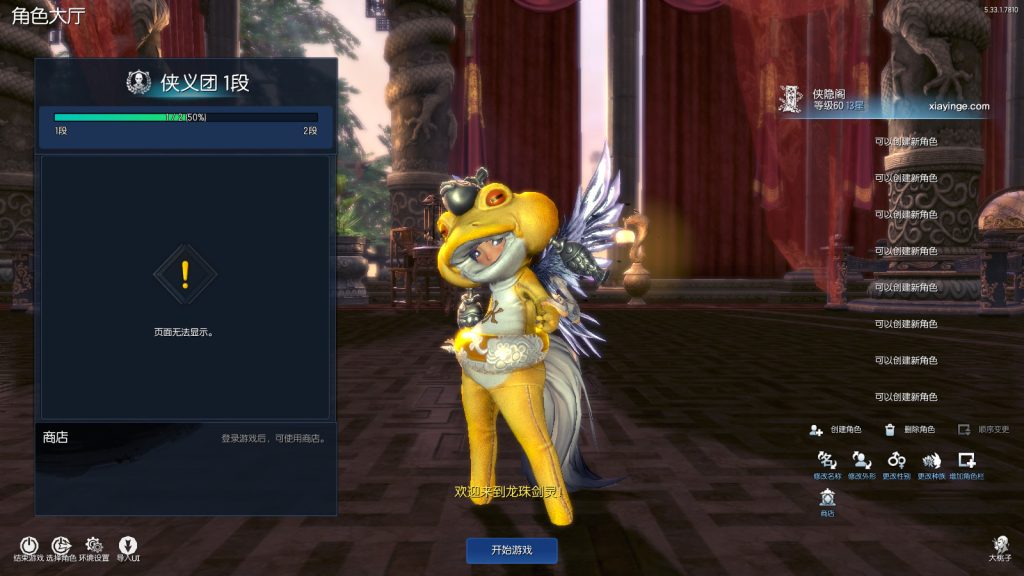Open the 商店 shop pavilion icon
1024x576 pixels.
[827, 498]
